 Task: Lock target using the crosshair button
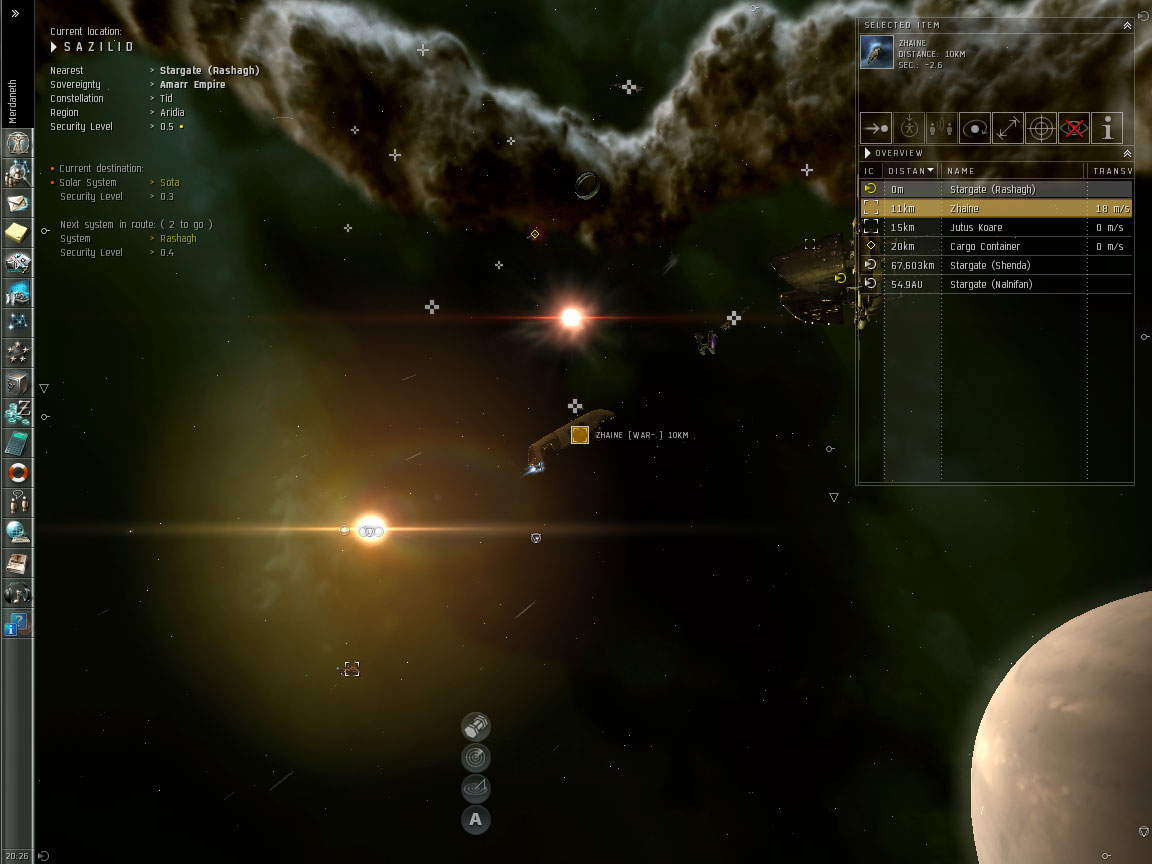(1041, 128)
